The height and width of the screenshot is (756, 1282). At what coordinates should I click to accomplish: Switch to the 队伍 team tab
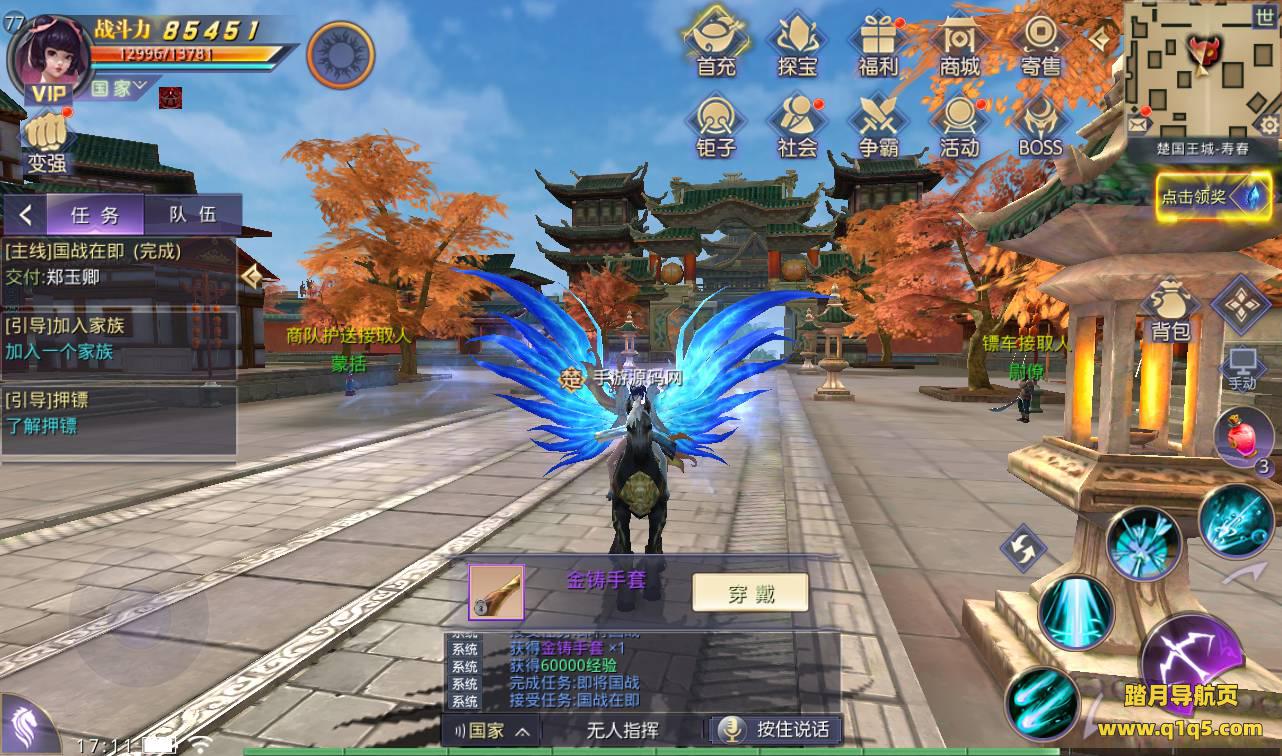tap(192, 214)
